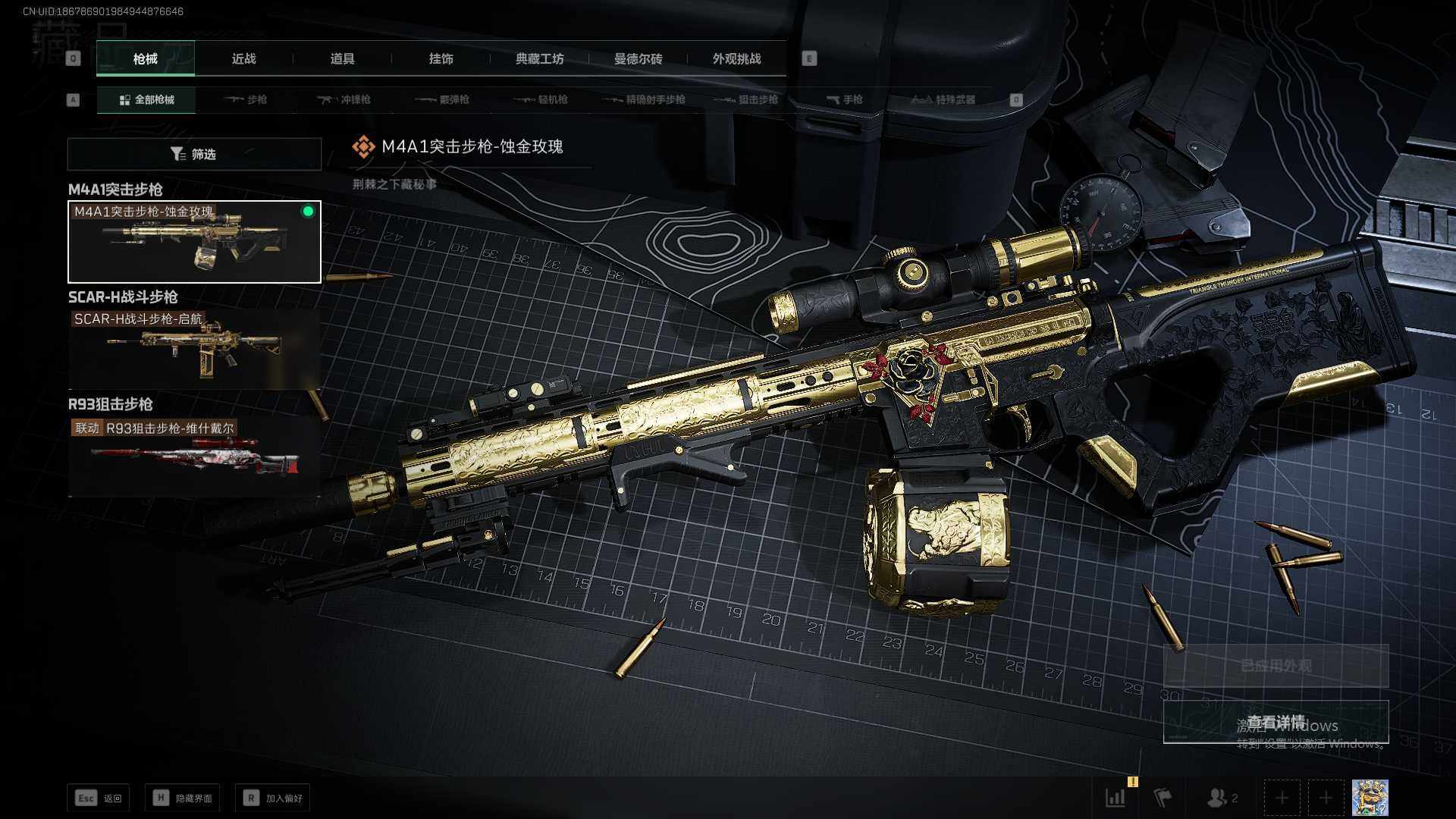Image resolution: width=1456 pixels, height=819 pixels.
Task: Show only 步枪 rifles
Action: coord(246,99)
